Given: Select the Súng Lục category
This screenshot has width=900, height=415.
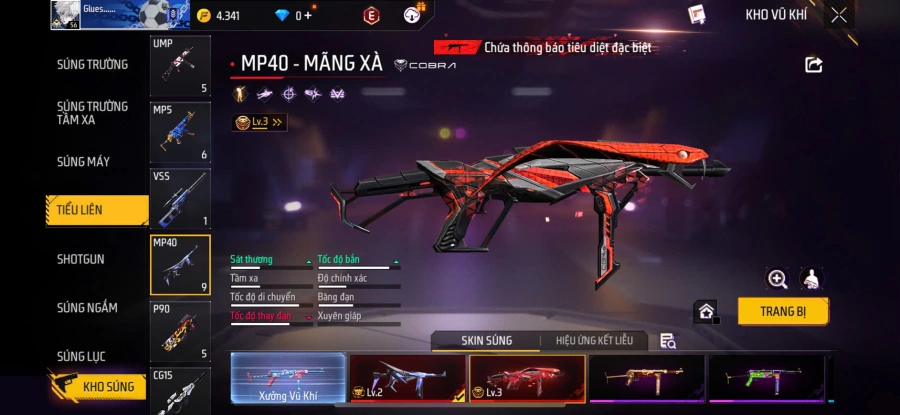Looking at the screenshot, I should click(x=82, y=356).
